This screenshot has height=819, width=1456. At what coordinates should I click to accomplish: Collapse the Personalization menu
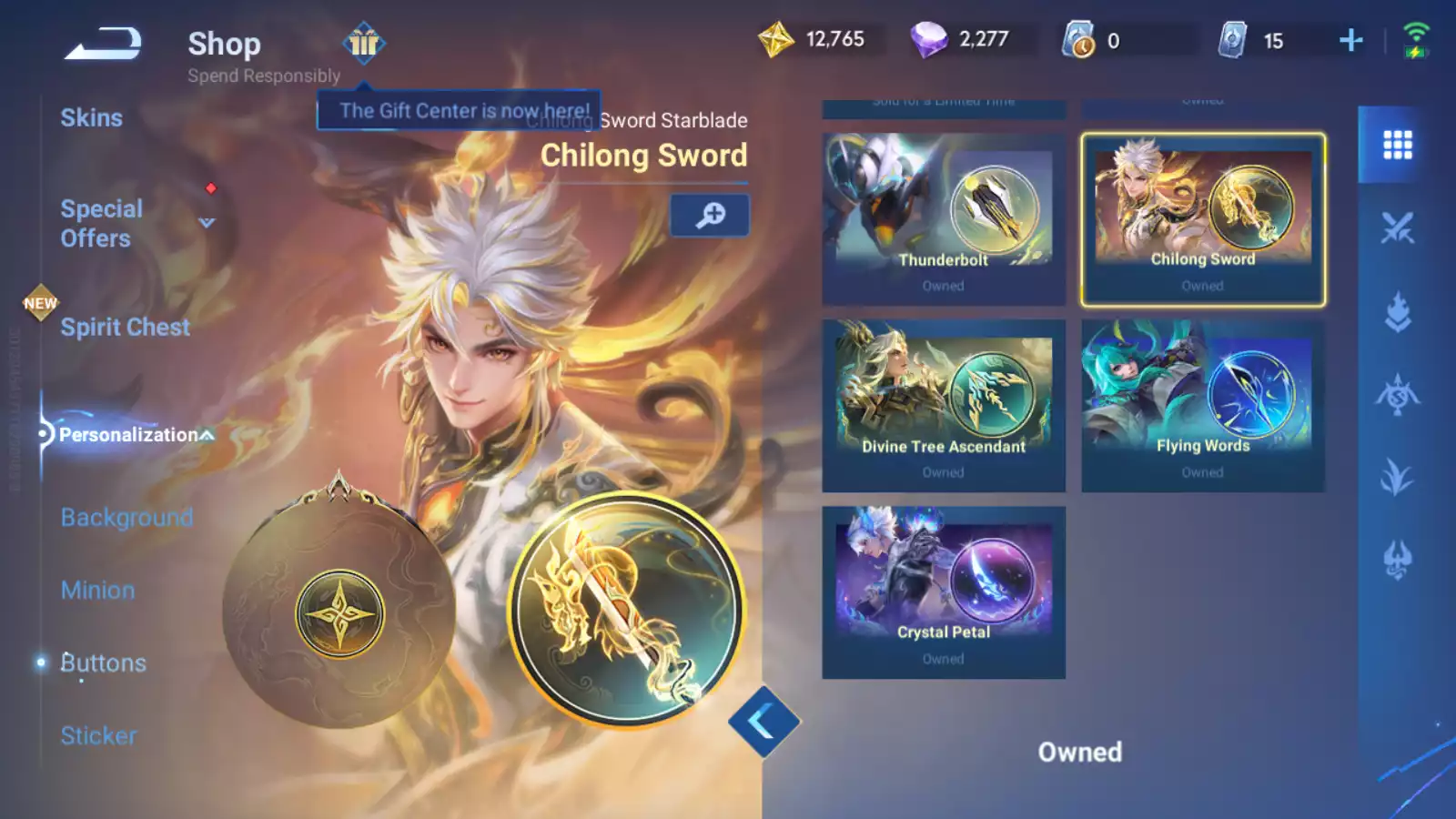(207, 435)
